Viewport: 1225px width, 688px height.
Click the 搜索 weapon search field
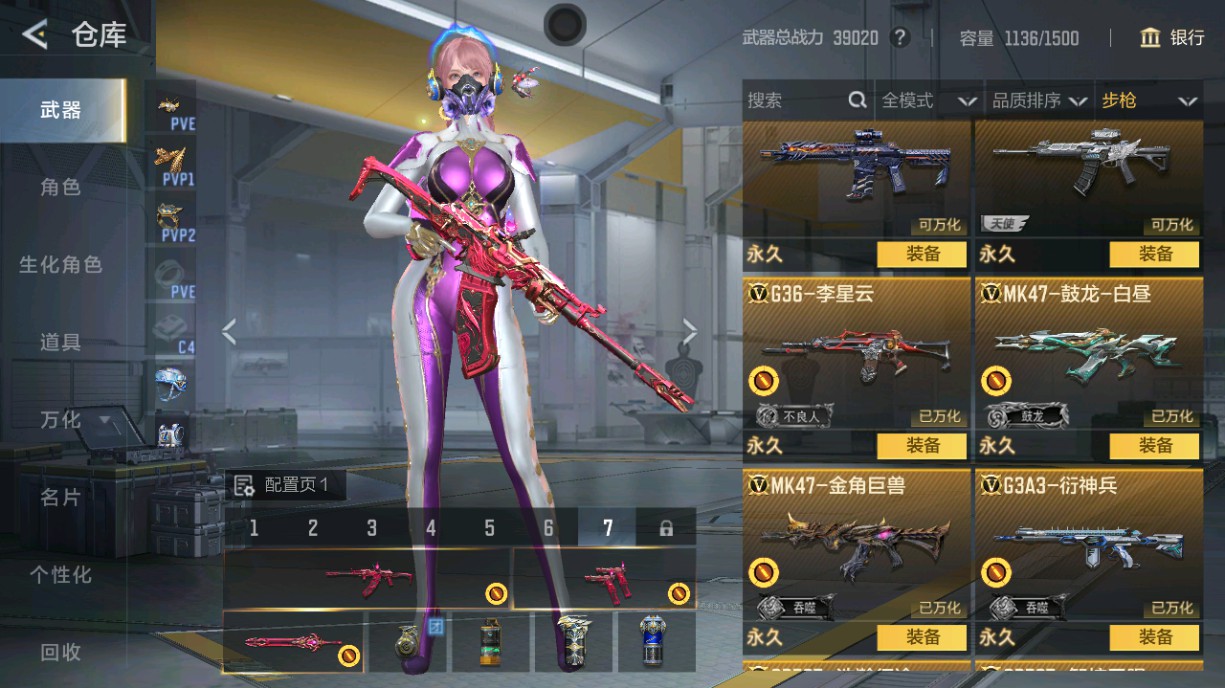[796, 100]
